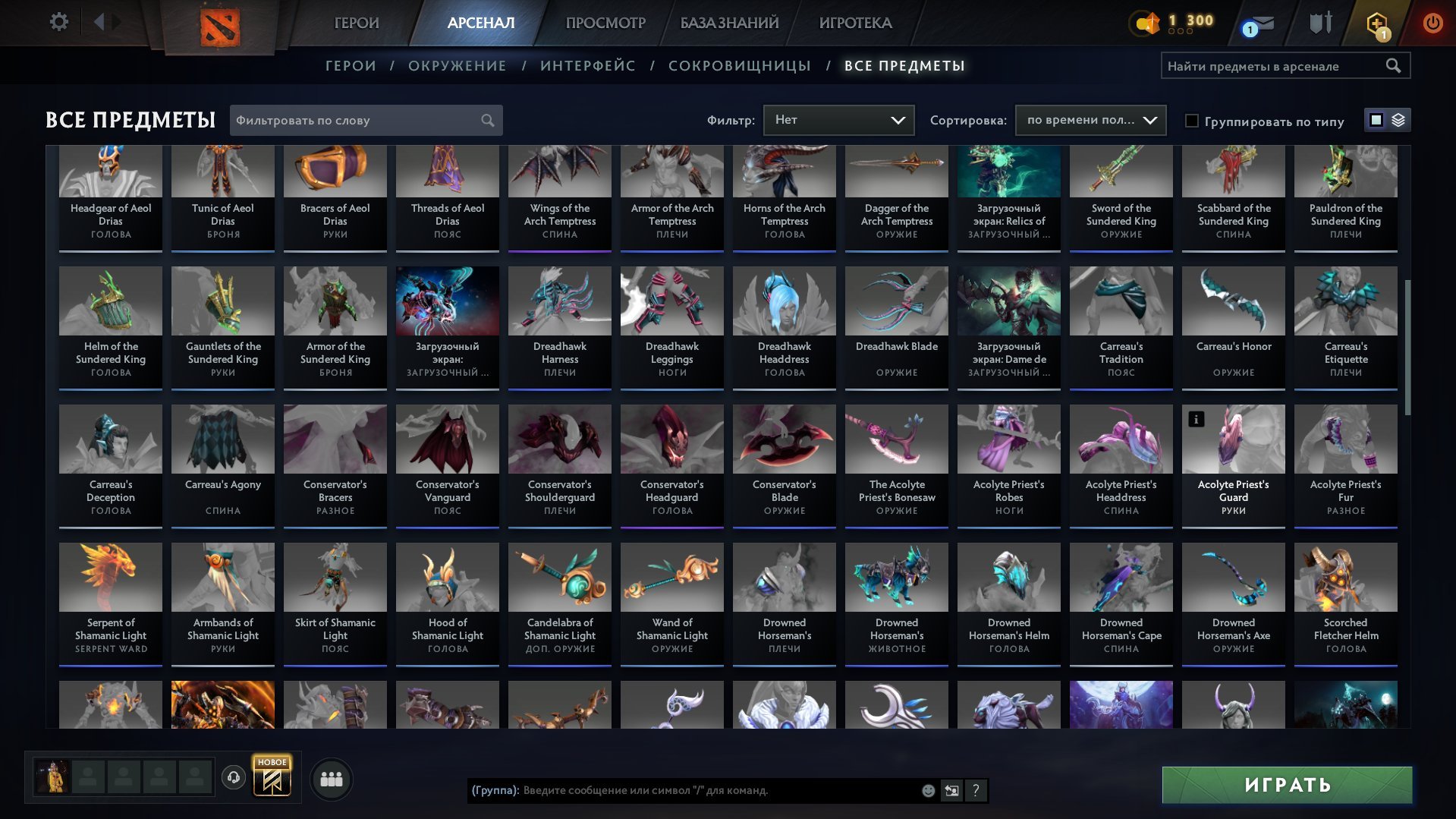The width and height of the screenshot is (1456, 819).
Task: Switch the grid view toggle next to layers icon
Action: click(1376, 120)
